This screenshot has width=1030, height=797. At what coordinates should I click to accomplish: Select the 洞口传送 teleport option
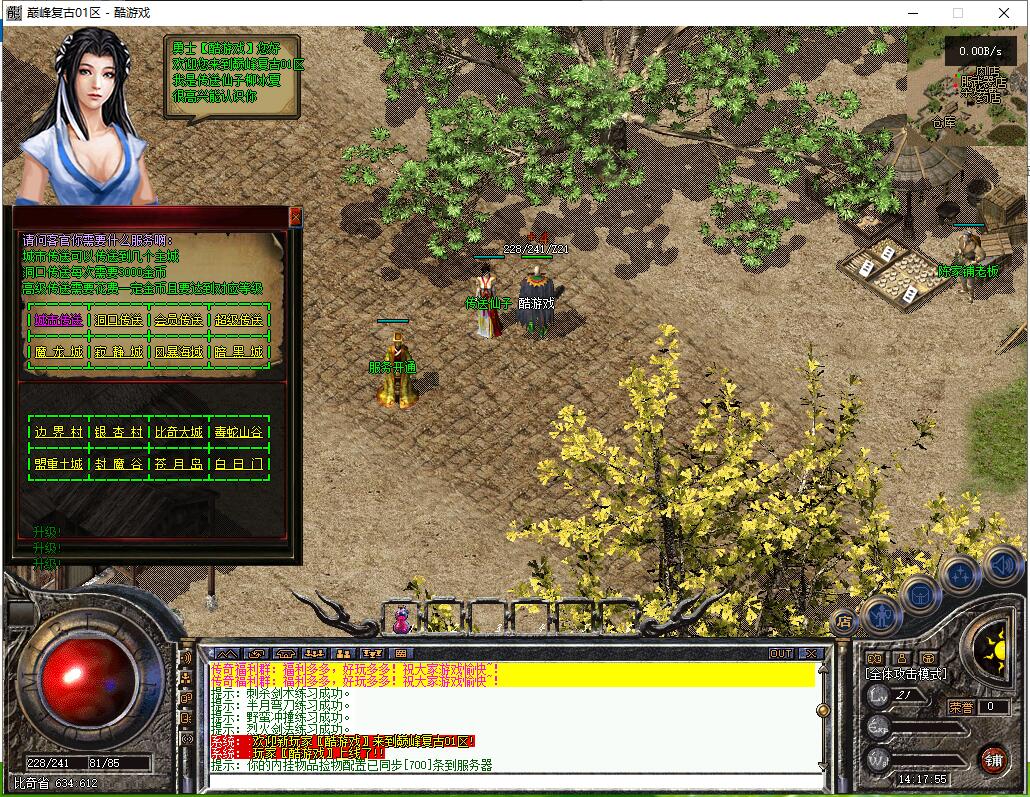[x=120, y=320]
